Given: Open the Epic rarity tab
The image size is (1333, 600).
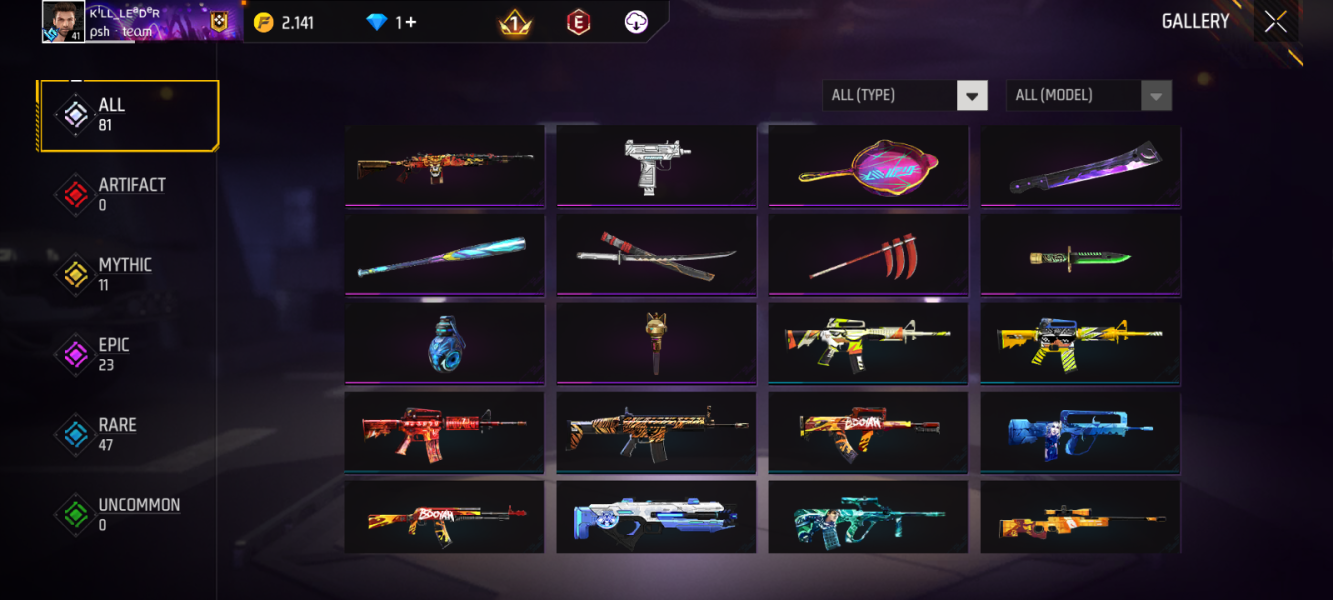Looking at the screenshot, I should pyautogui.click(x=128, y=355).
